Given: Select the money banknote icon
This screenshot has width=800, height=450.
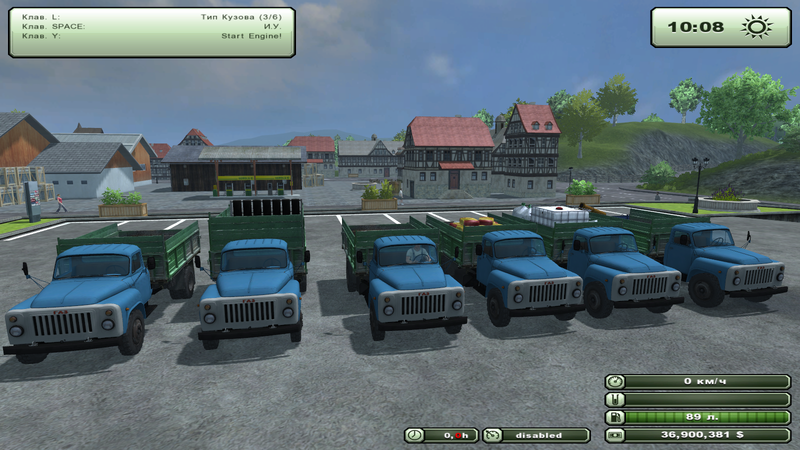Looking at the screenshot, I should (615, 435).
